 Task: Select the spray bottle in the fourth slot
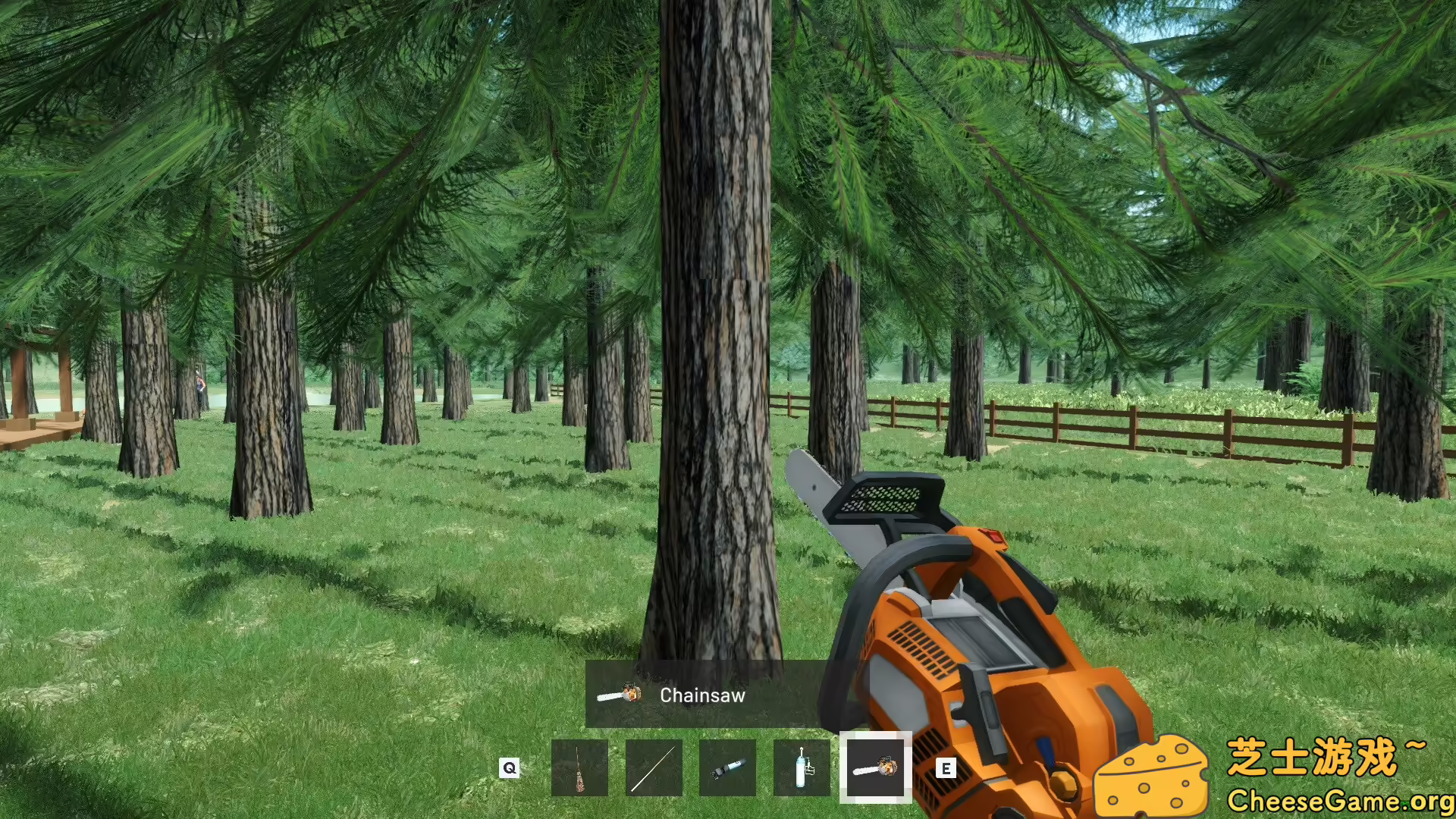800,766
